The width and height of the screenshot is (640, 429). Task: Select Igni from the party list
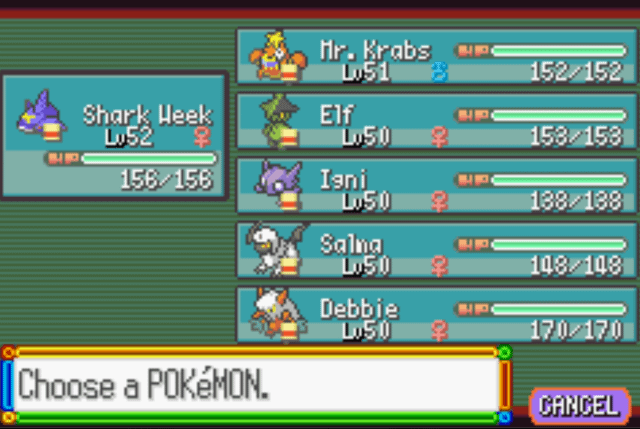pyautogui.click(x=434, y=186)
